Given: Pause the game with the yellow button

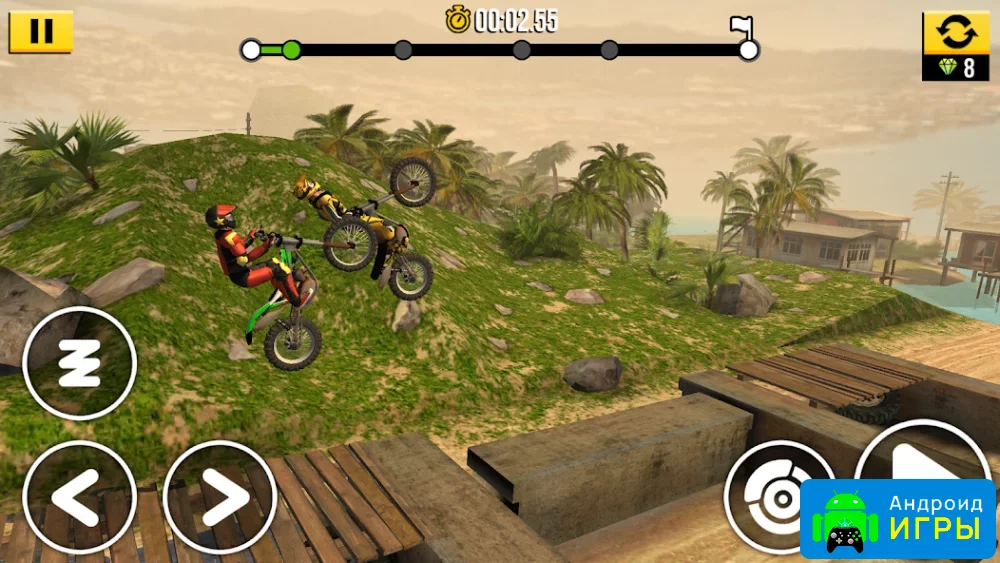Looking at the screenshot, I should [41, 31].
